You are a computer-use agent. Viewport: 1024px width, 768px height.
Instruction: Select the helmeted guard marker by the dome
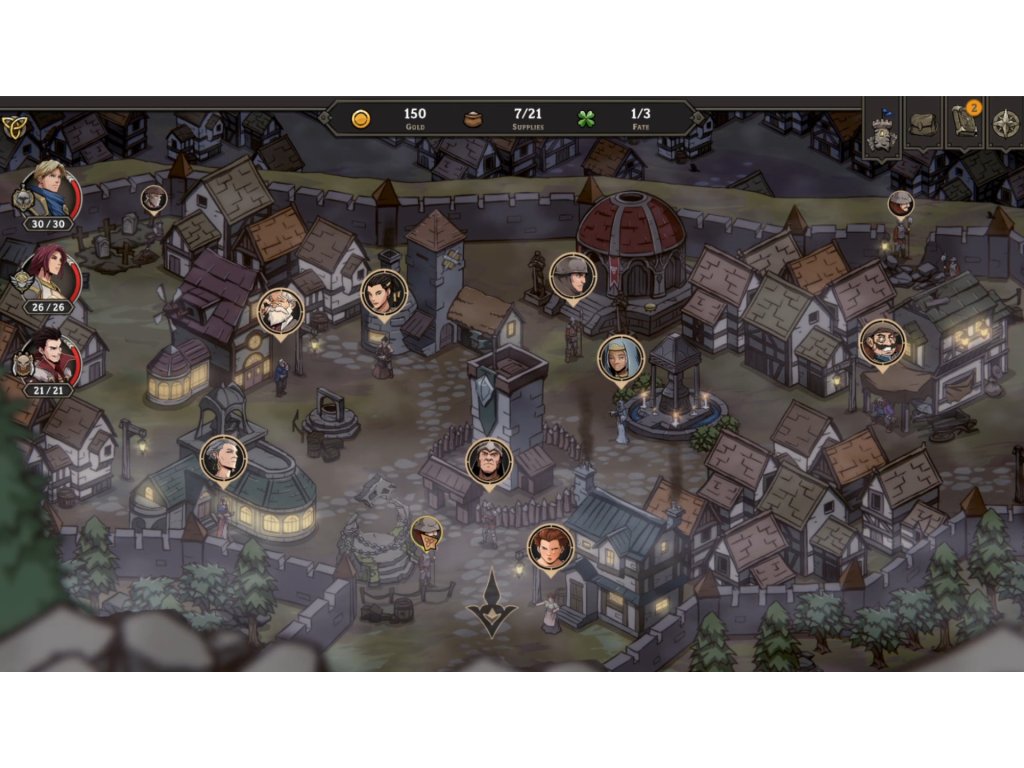click(x=572, y=275)
